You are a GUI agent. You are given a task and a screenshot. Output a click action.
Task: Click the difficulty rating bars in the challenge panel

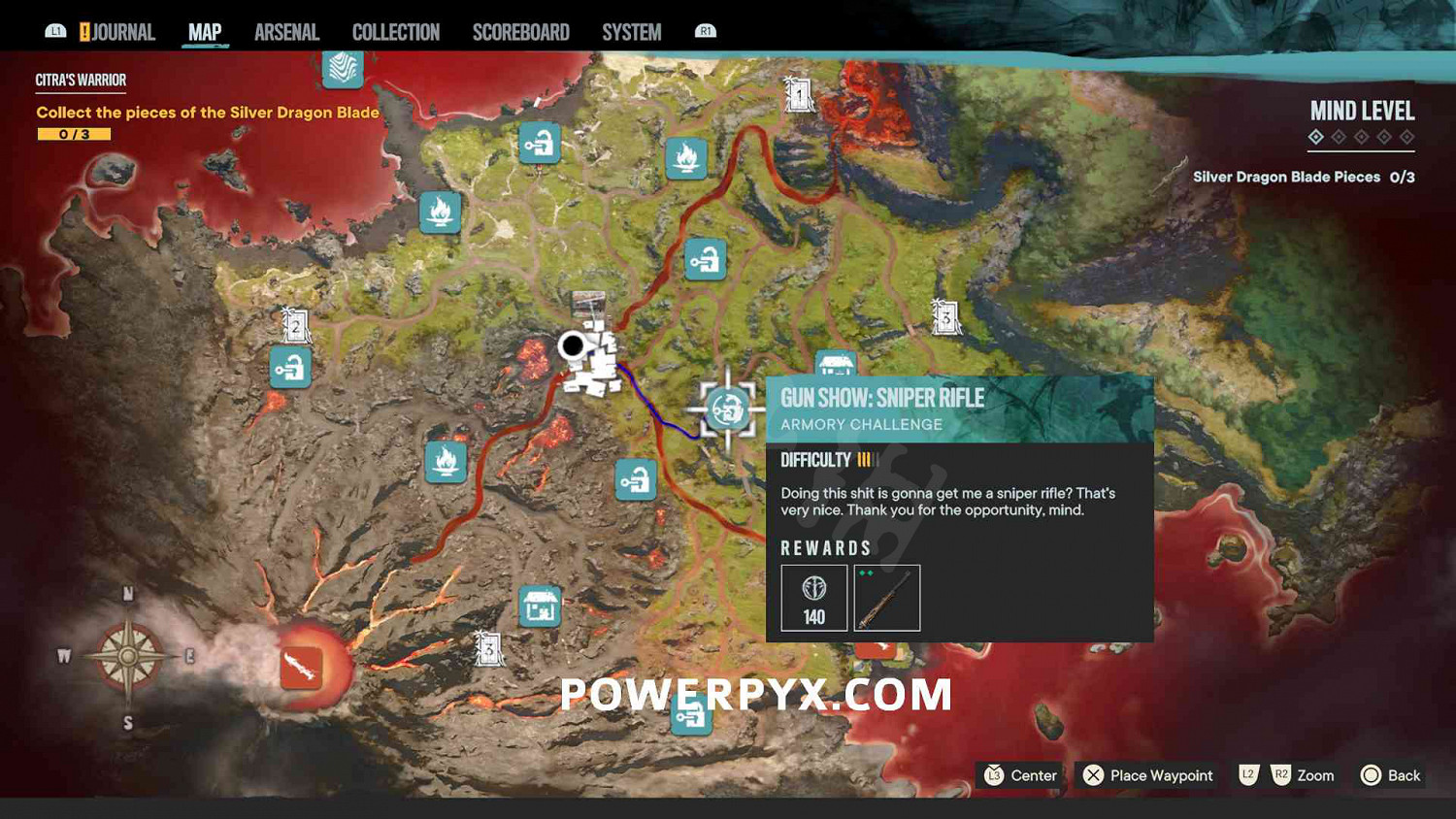(x=868, y=460)
